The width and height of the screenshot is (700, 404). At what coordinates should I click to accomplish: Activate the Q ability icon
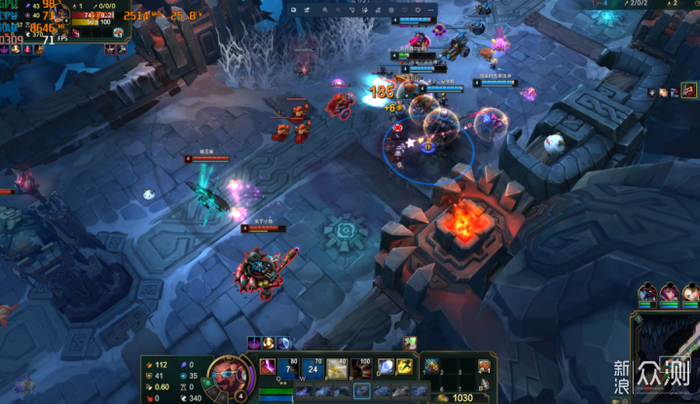click(x=268, y=368)
